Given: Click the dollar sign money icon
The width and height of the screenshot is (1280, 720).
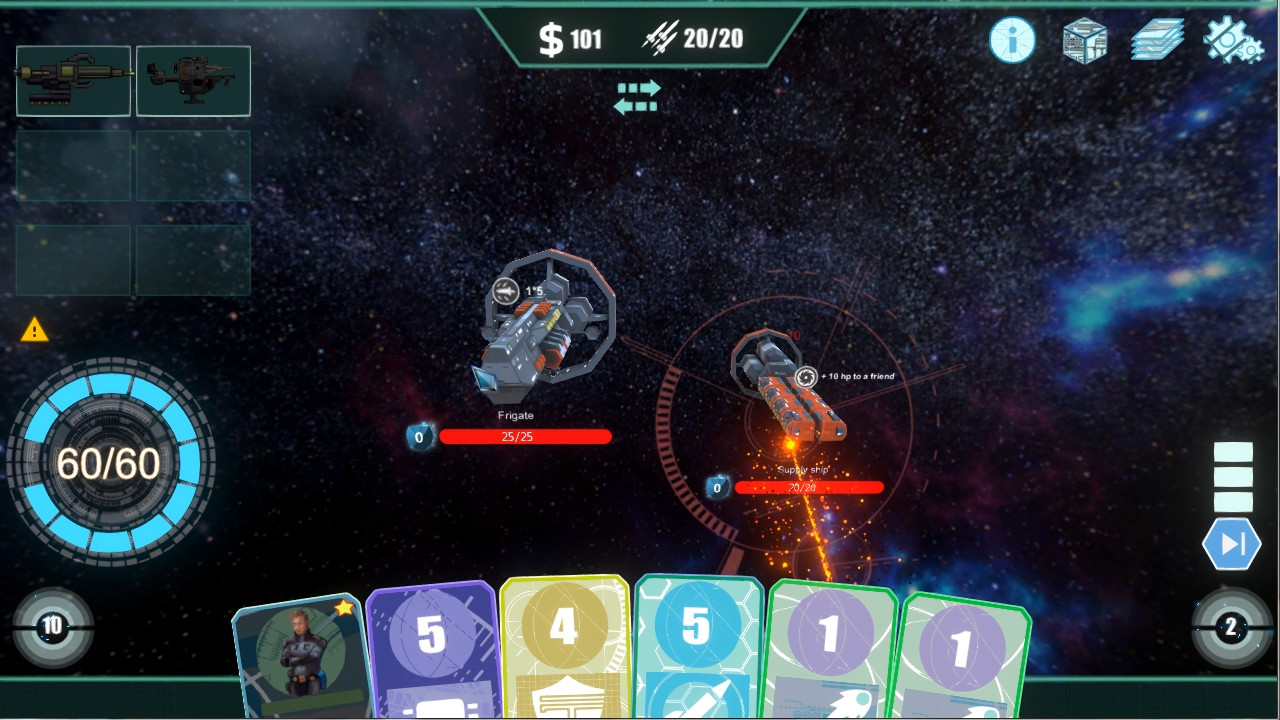Looking at the screenshot, I should point(552,37).
